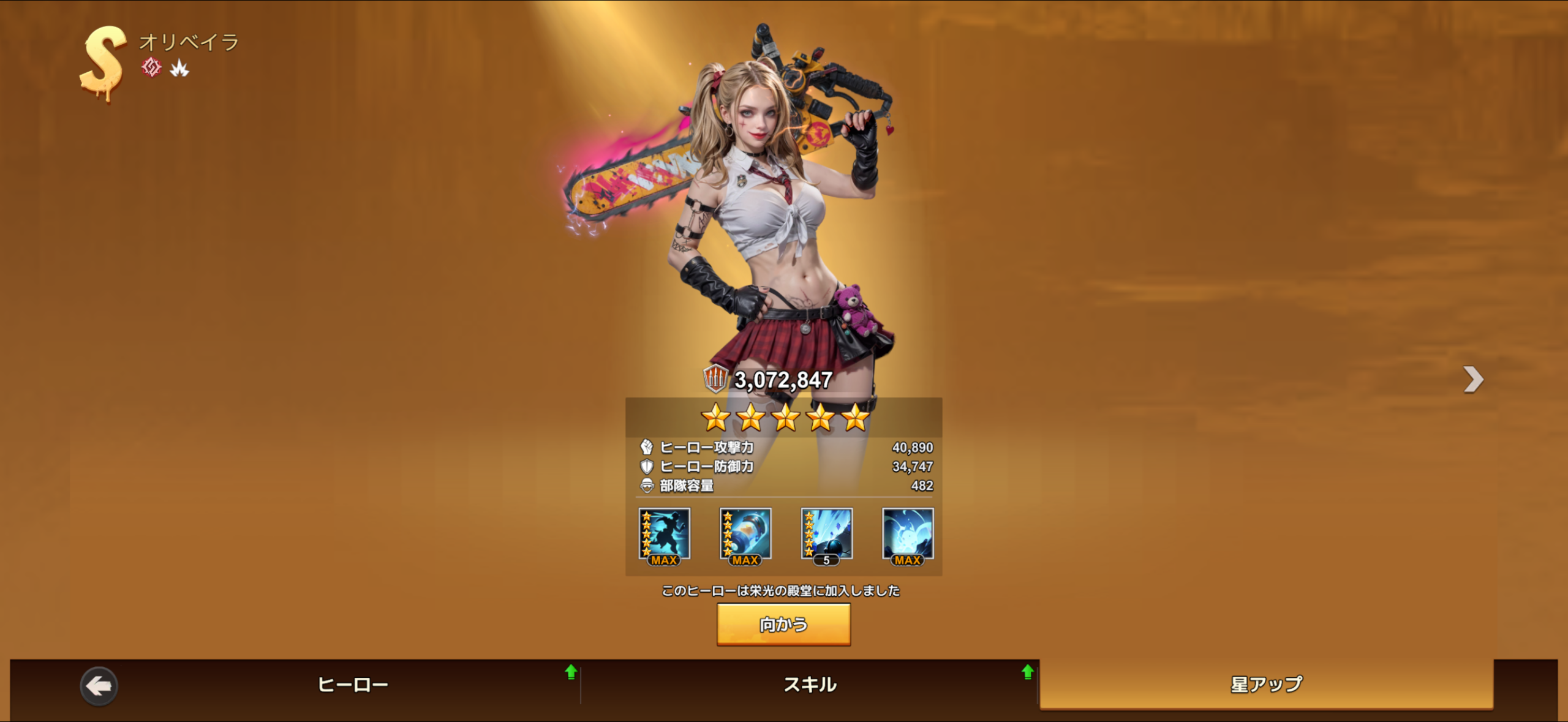
Task: Tap the white flame type icon
Action: 179,69
